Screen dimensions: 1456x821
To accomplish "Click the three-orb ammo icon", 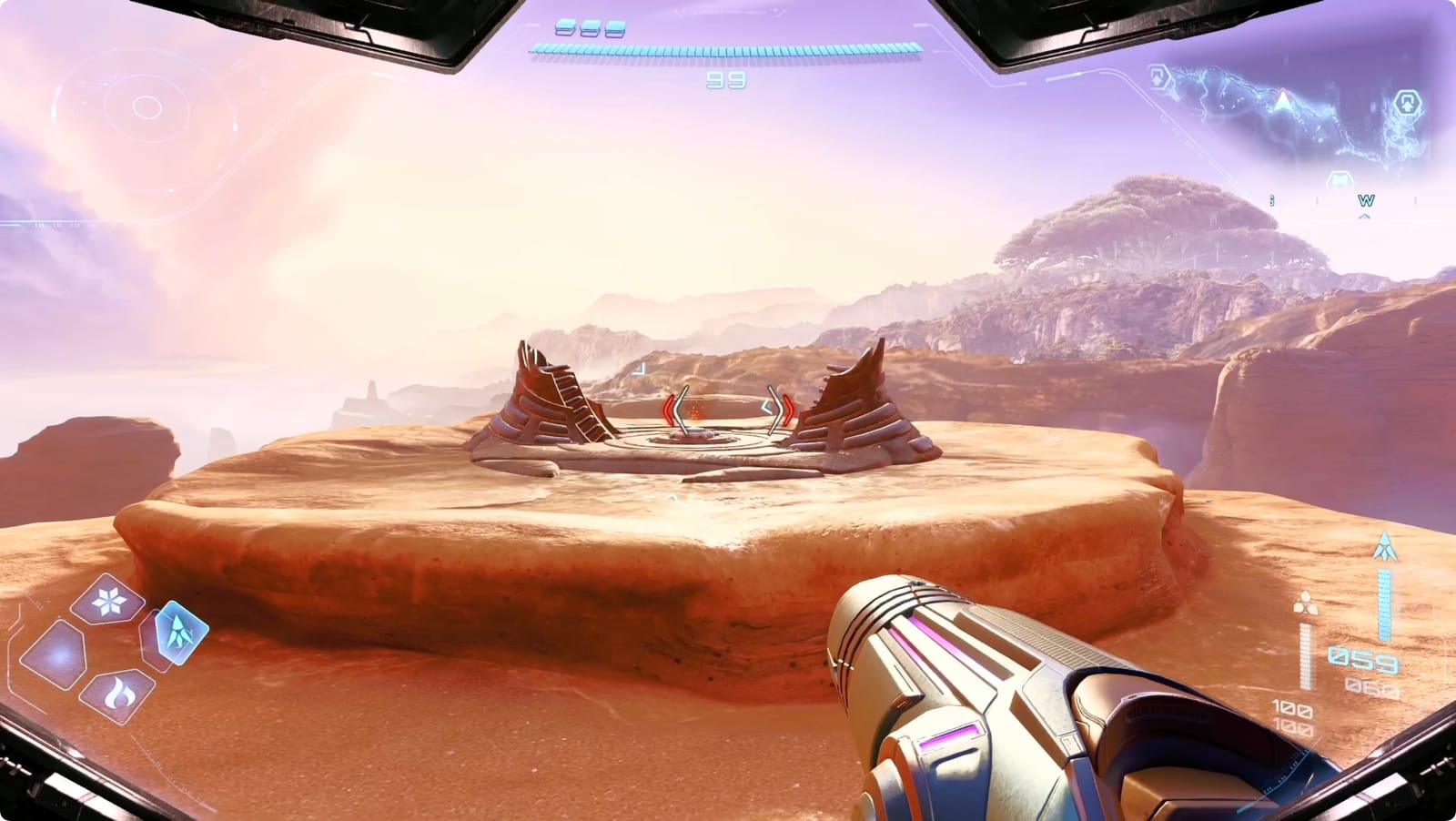I will 1306,603.
